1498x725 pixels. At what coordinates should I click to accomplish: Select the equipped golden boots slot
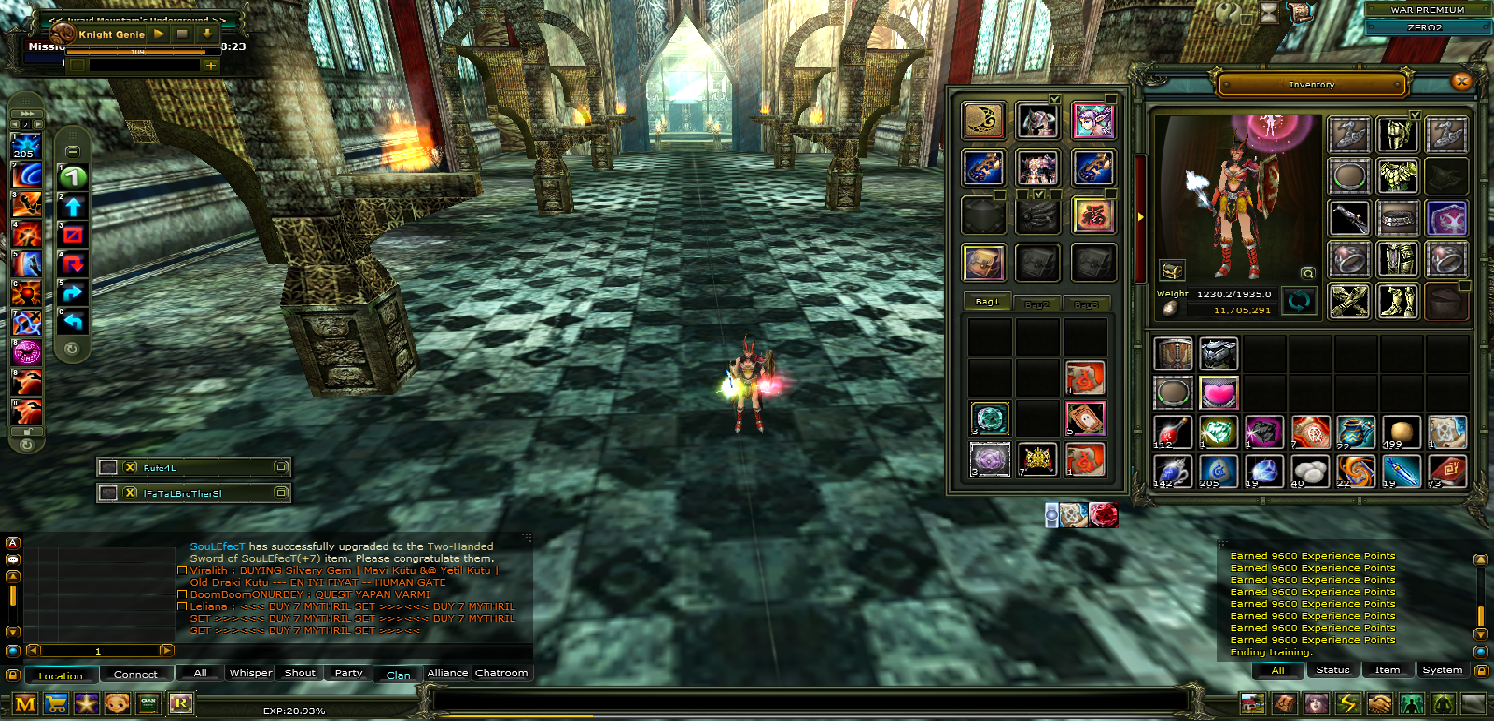click(x=1398, y=301)
